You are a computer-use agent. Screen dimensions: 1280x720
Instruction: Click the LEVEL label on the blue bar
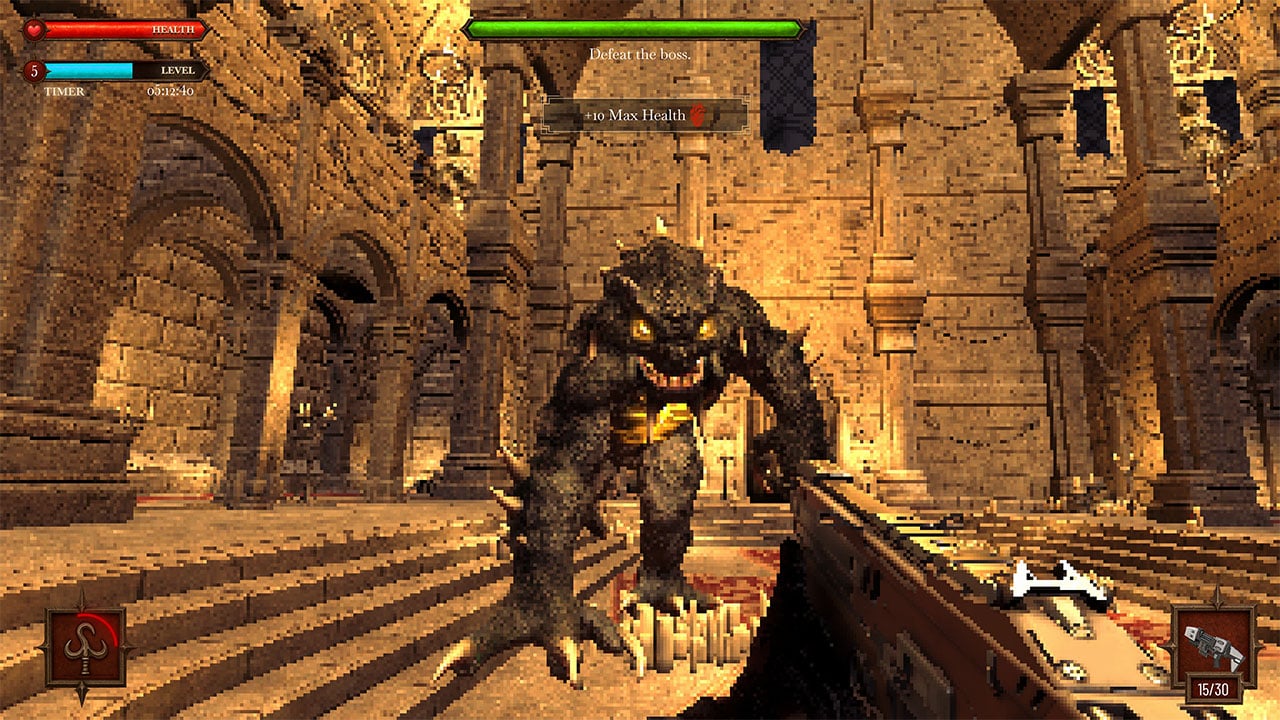tap(177, 71)
